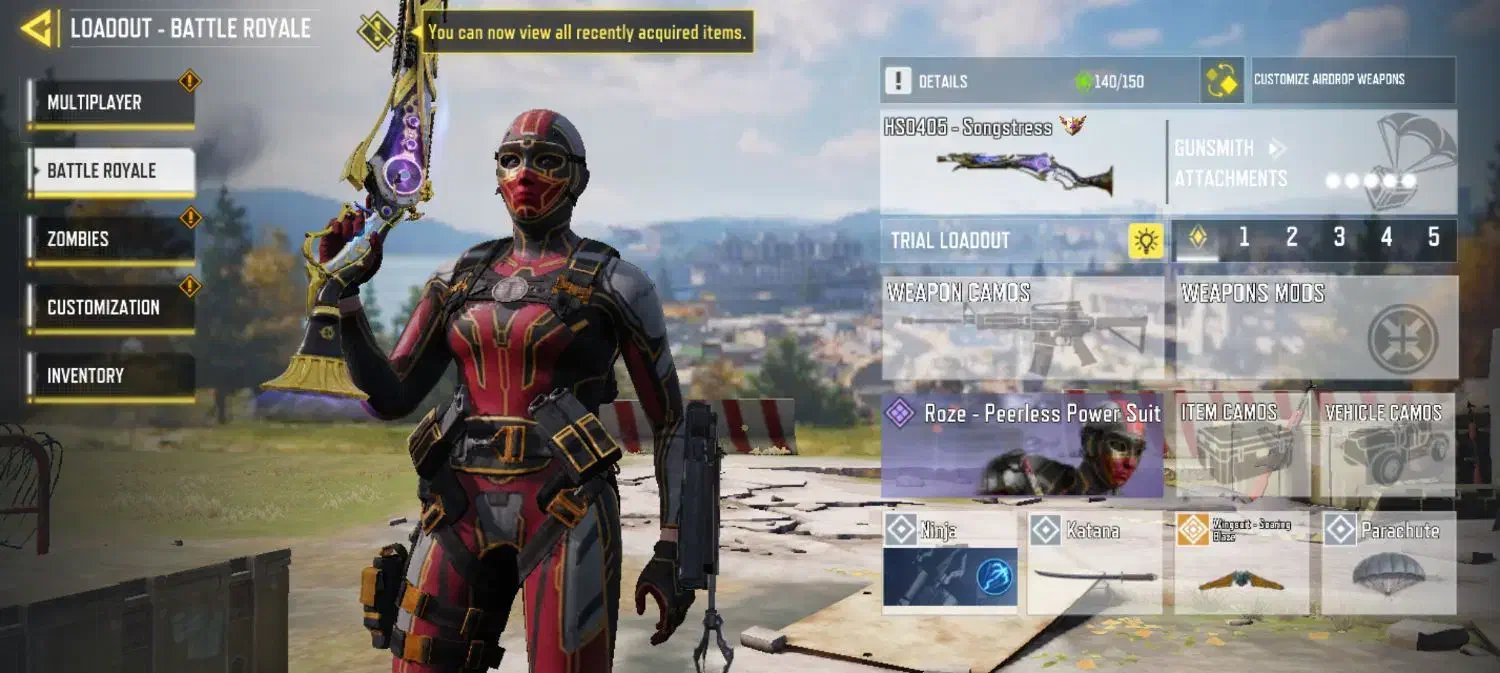This screenshot has width=1500, height=673.
Task: Go back using the yellow arrow
Action: click(x=37, y=29)
